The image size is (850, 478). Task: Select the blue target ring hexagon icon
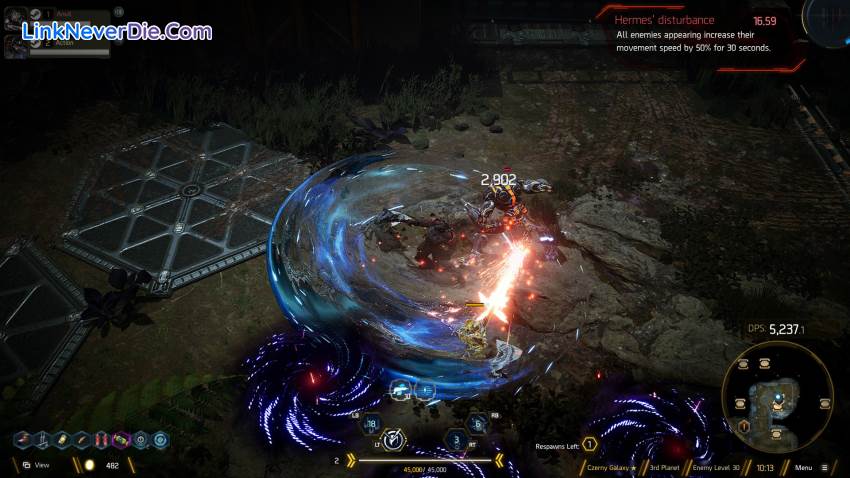pos(160,440)
